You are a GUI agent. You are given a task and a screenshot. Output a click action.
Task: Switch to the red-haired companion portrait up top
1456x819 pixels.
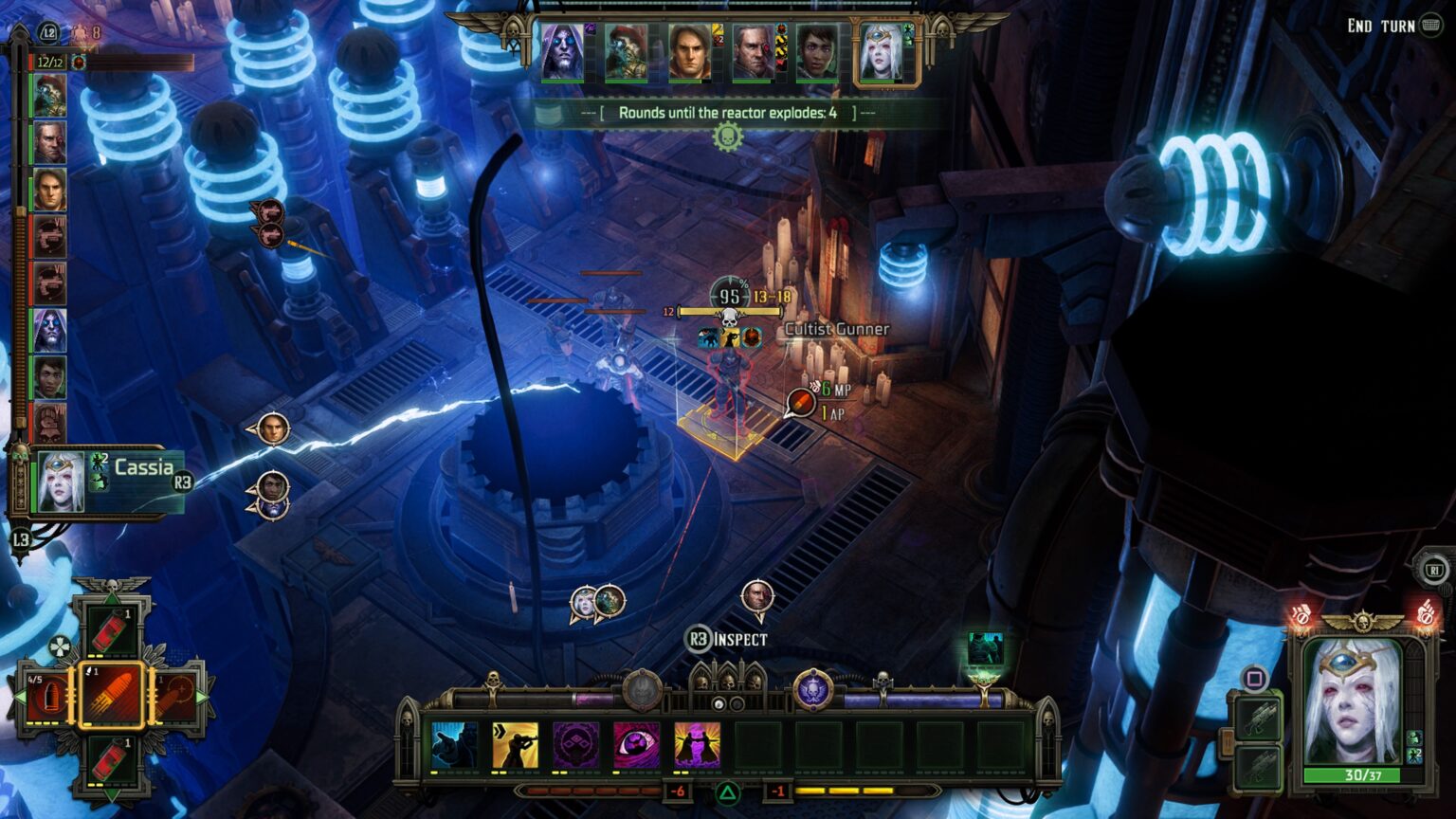625,49
